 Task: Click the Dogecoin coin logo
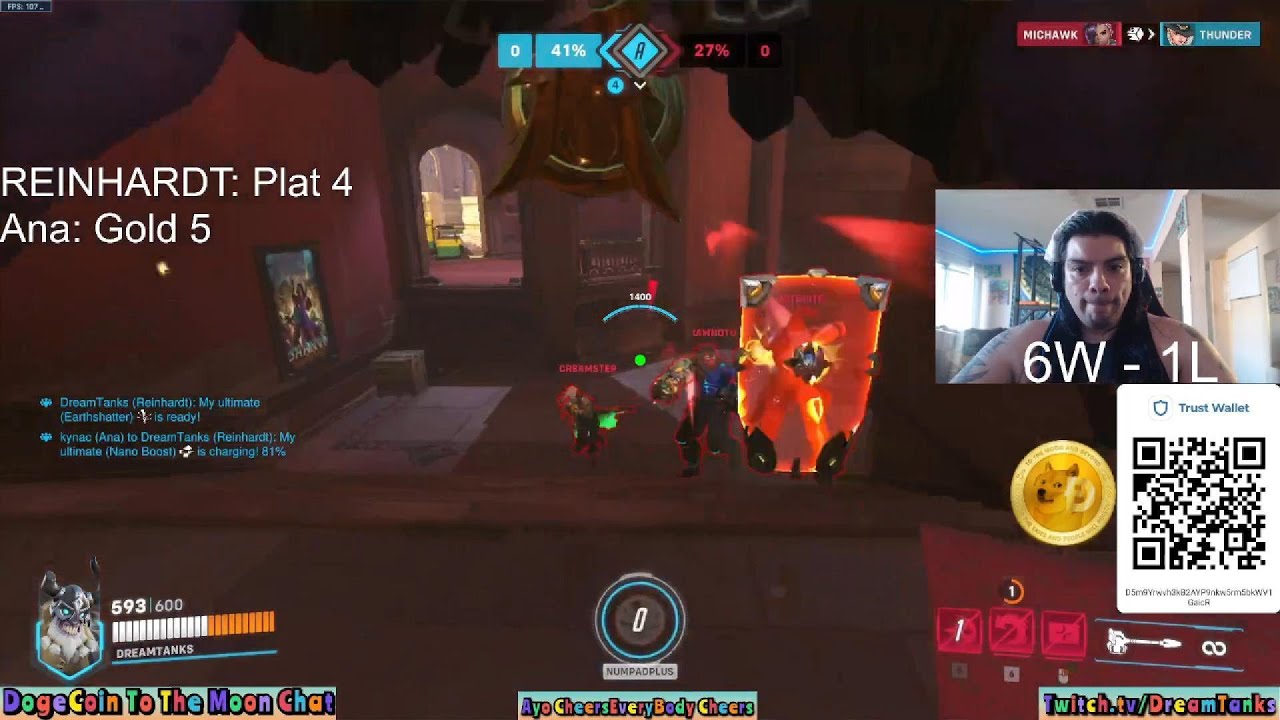pos(1062,492)
